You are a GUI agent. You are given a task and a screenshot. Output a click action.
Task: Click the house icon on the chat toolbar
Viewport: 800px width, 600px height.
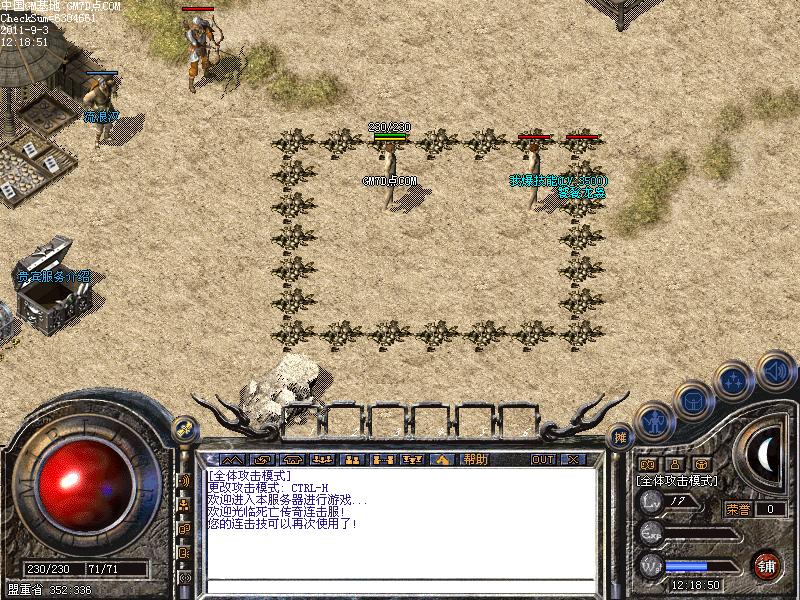pyautogui.click(x=442, y=459)
